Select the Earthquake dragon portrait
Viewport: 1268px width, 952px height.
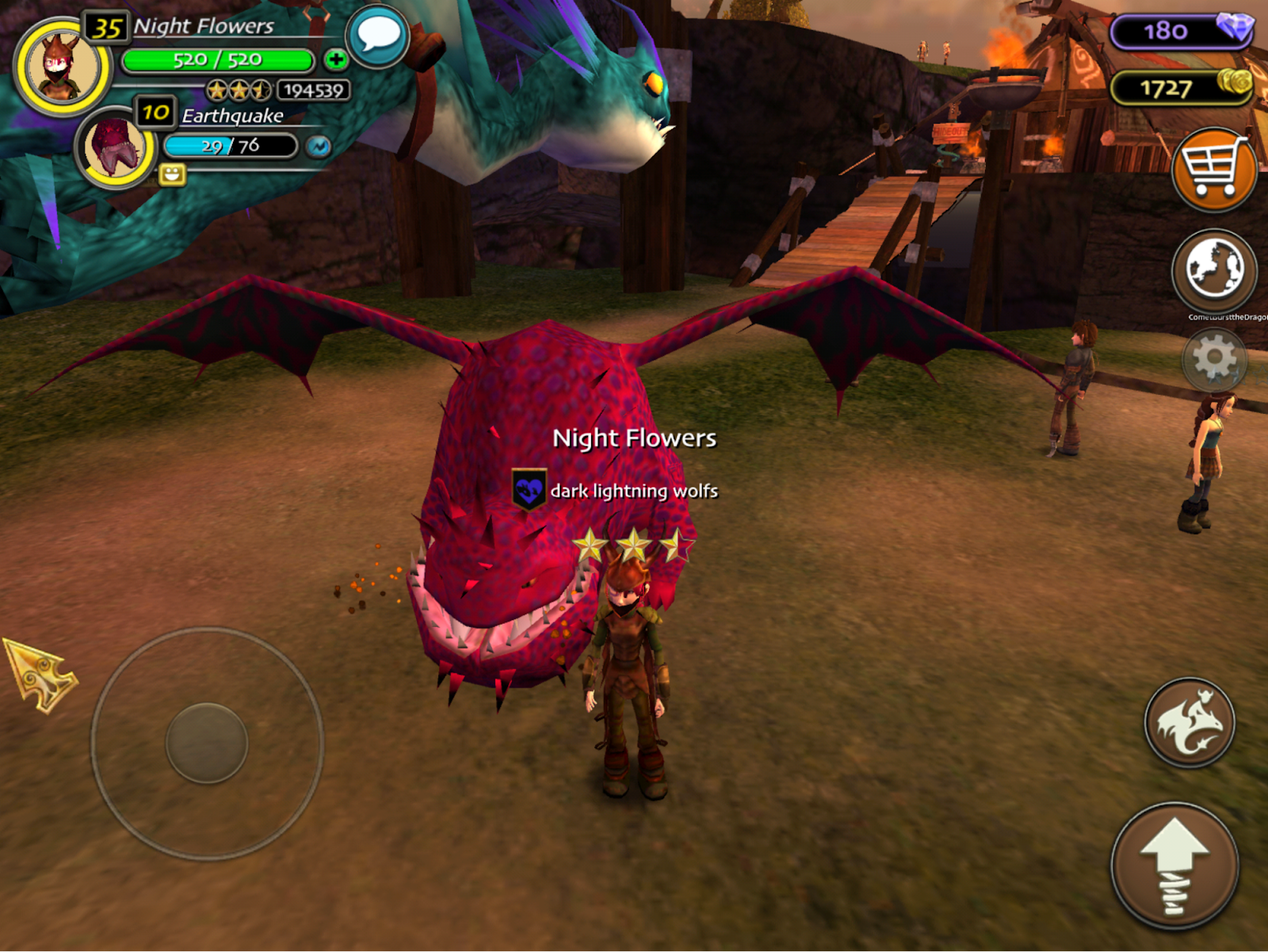(116, 148)
